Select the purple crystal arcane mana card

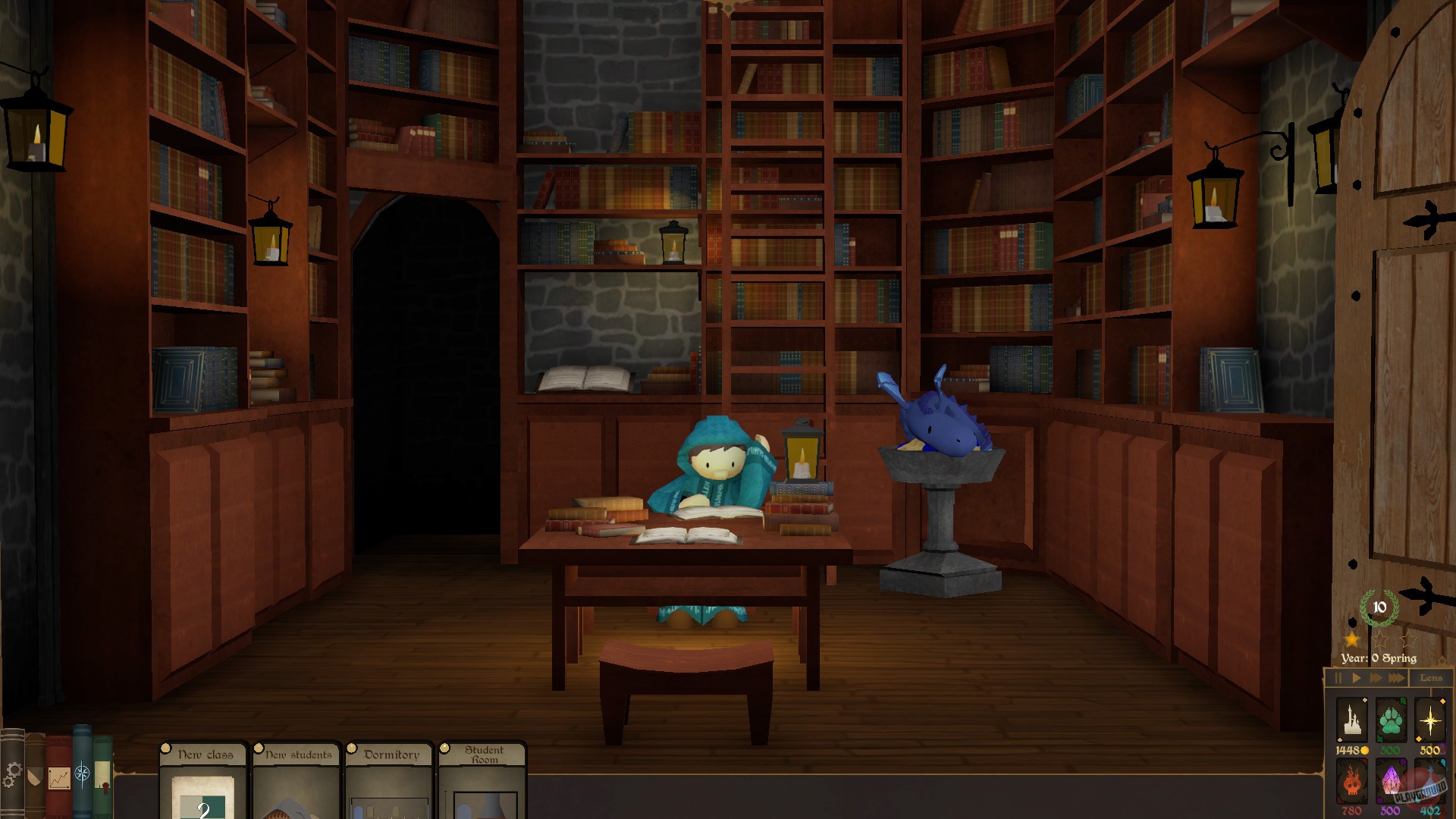pos(1391,780)
